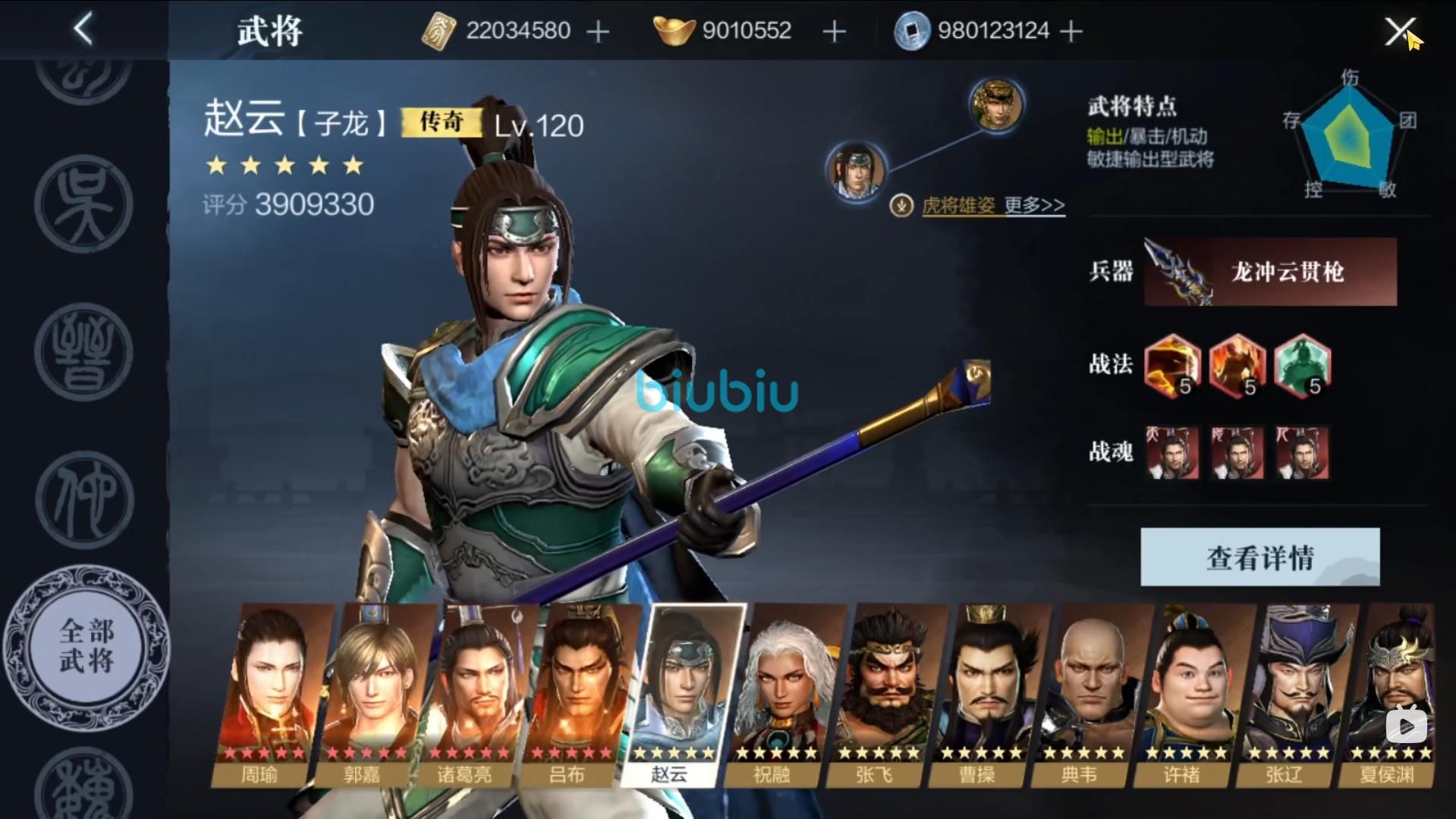Select the 吴 faction seal

[83, 203]
